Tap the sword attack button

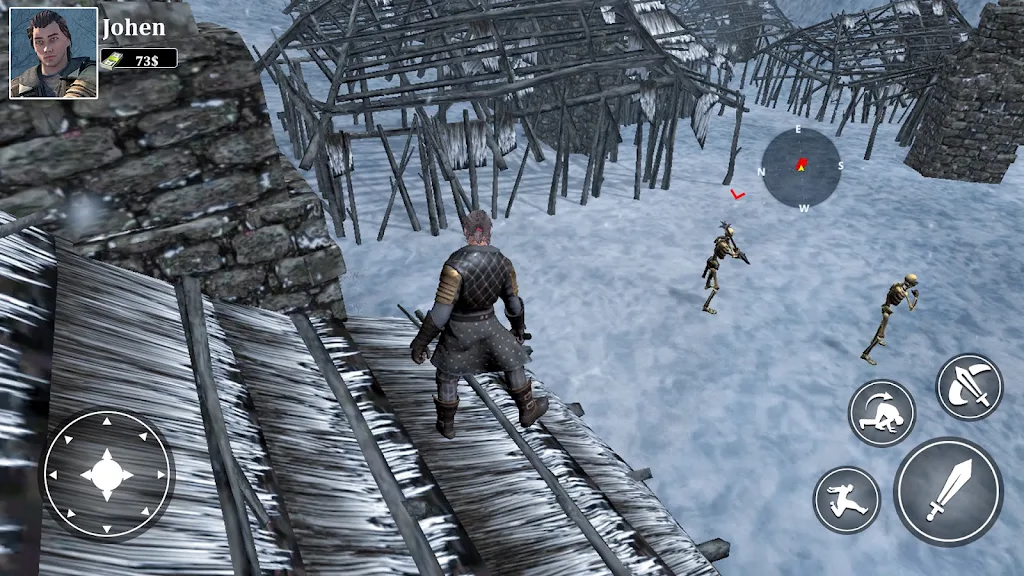947,491
